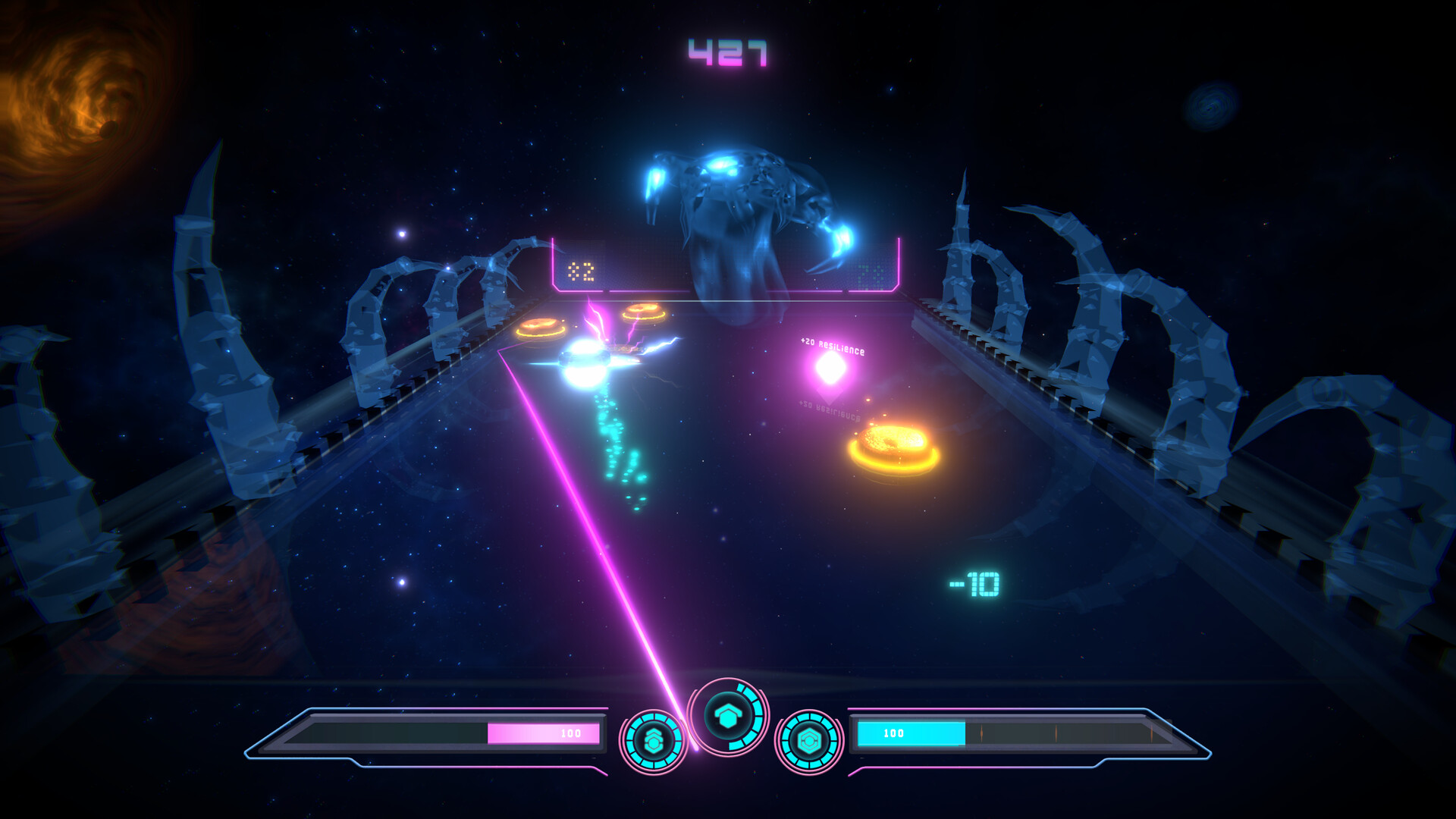Click the cyan 100 health bar
The height and width of the screenshot is (819, 1456).
pyautogui.click(x=910, y=733)
